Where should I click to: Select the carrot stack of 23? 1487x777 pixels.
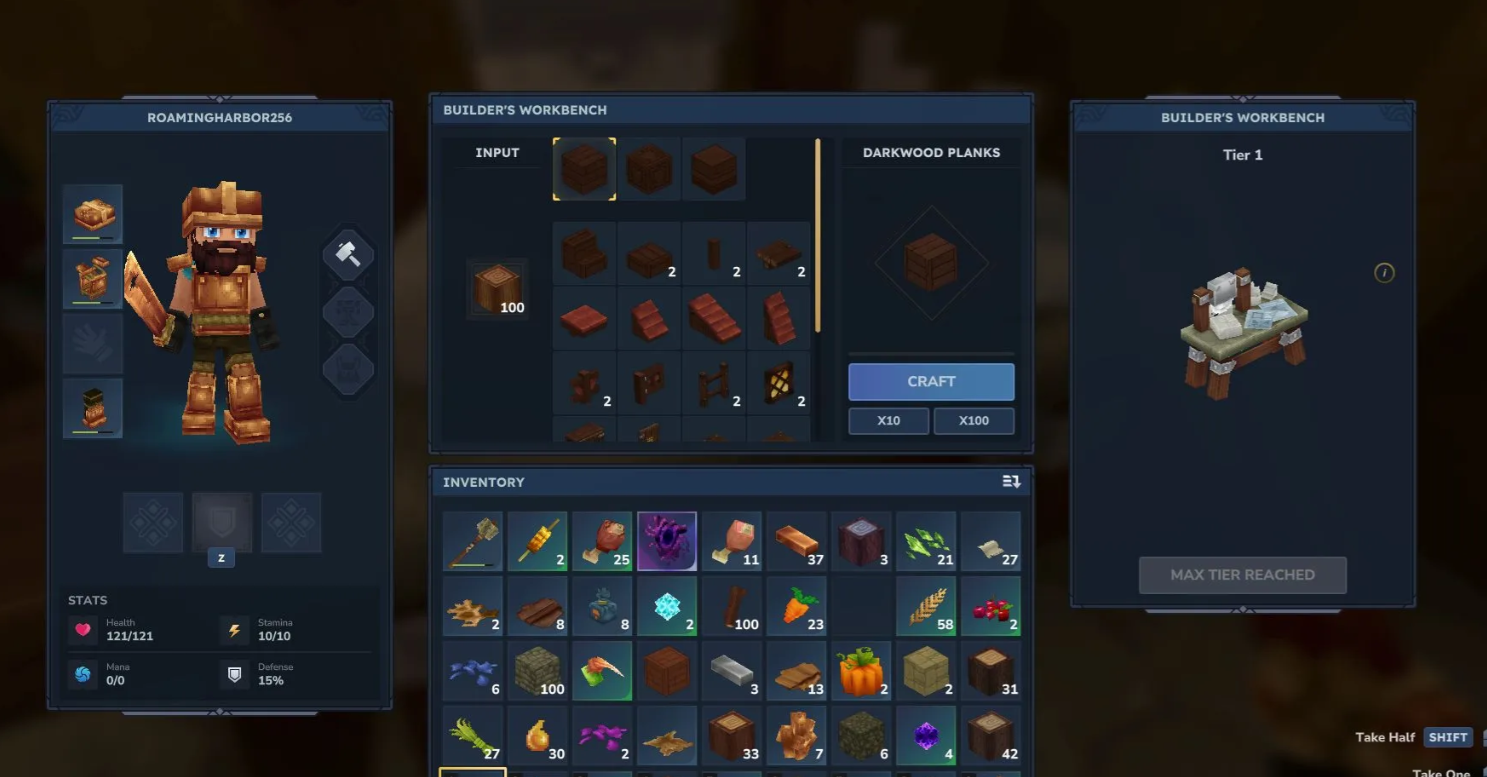click(x=797, y=606)
